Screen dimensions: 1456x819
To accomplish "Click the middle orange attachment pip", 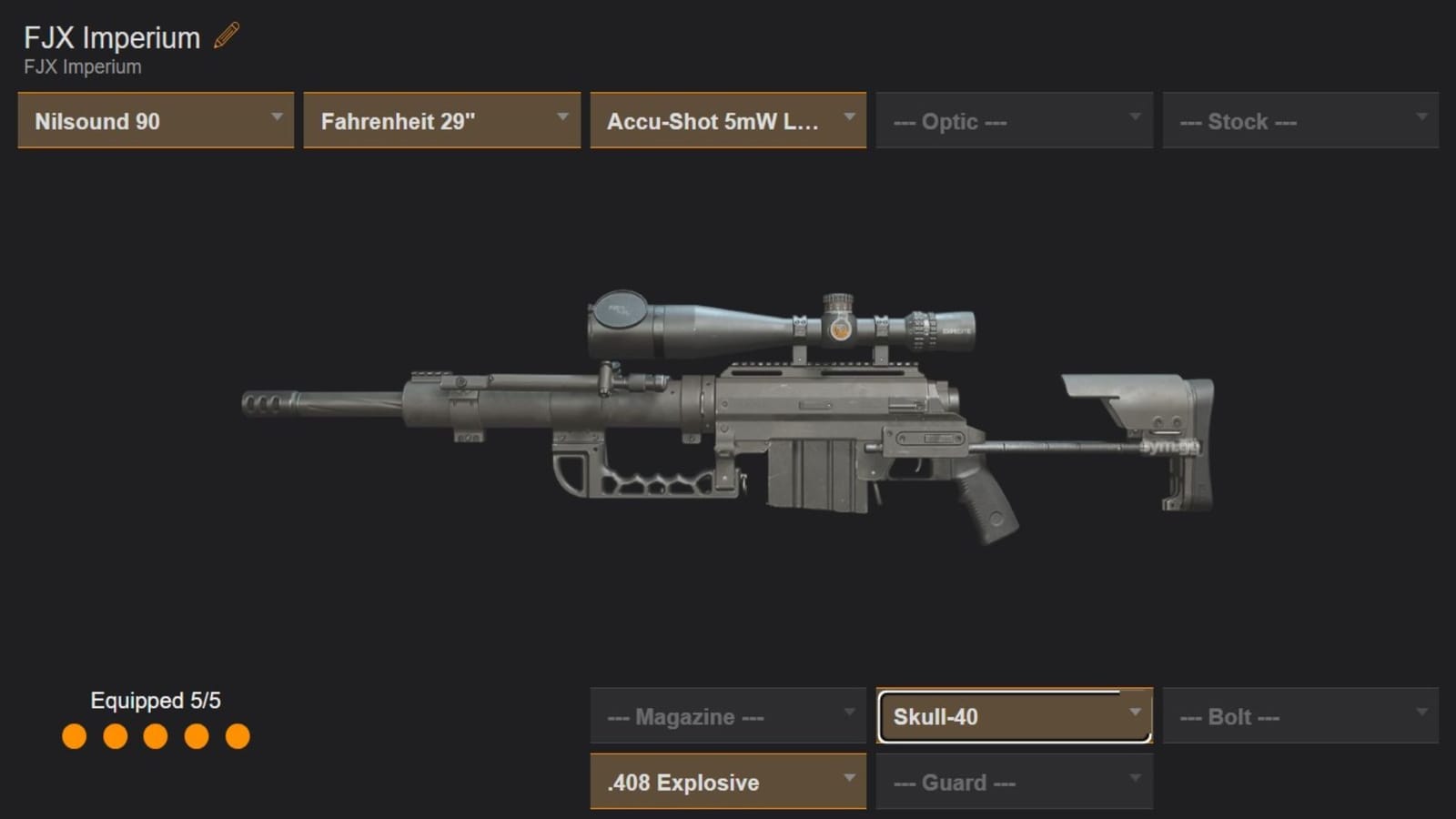I will click(156, 735).
